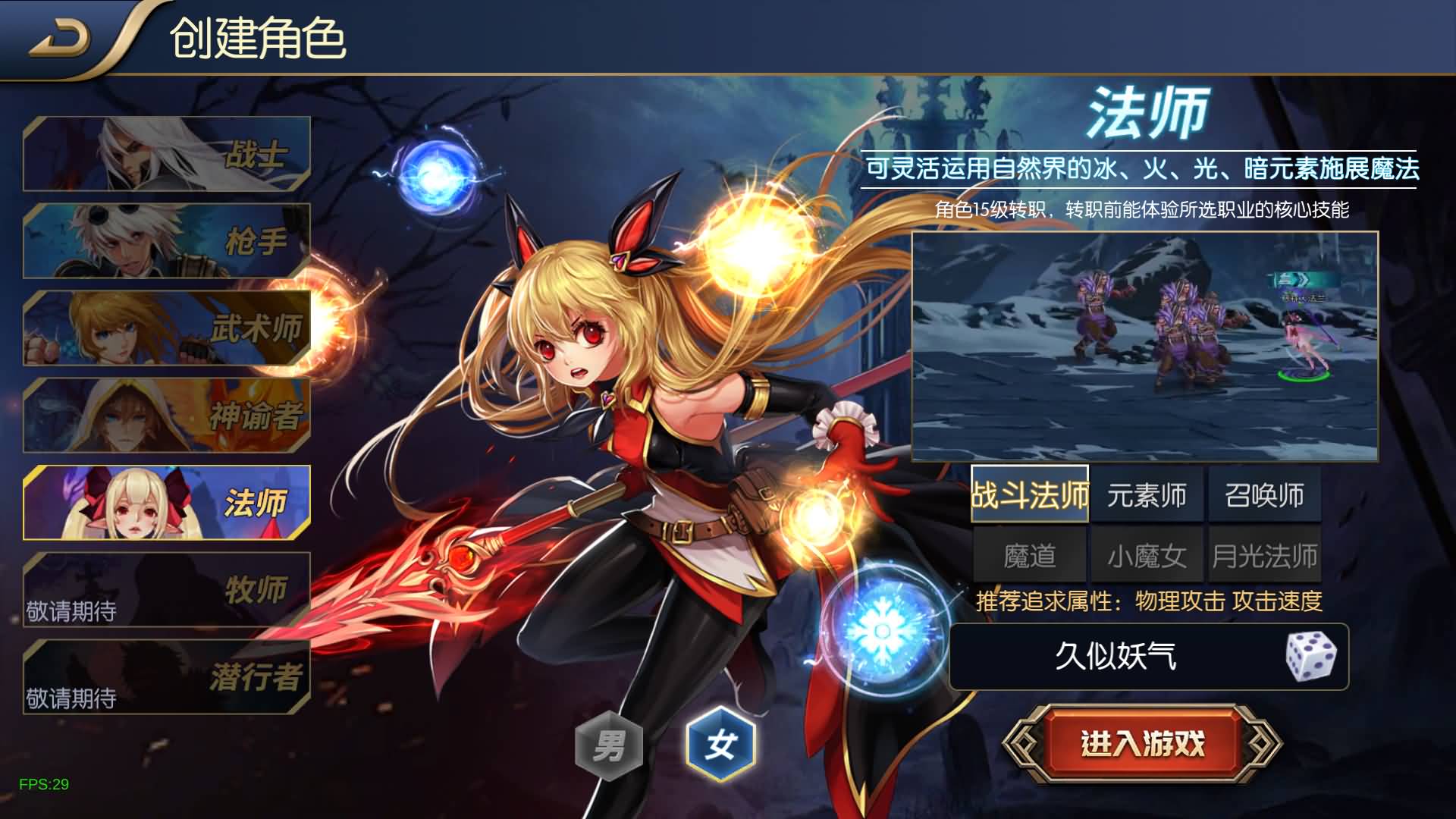The height and width of the screenshot is (819, 1456).
Task: Open the 月光法师 subclass tab
Action: [1264, 556]
